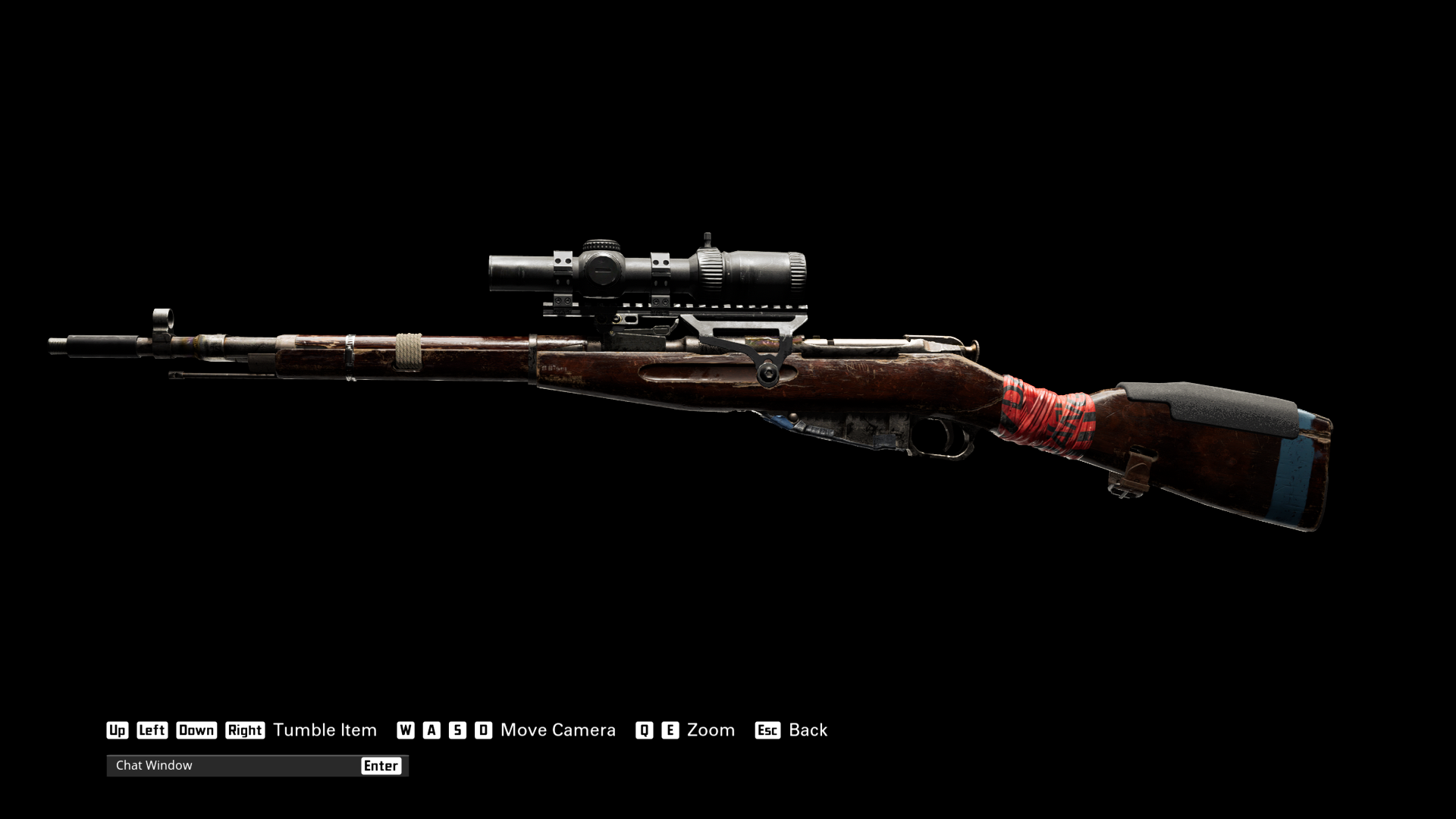Image resolution: width=1456 pixels, height=819 pixels.
Task: Select the A key hint icon
Action: (x=432, y=730)
